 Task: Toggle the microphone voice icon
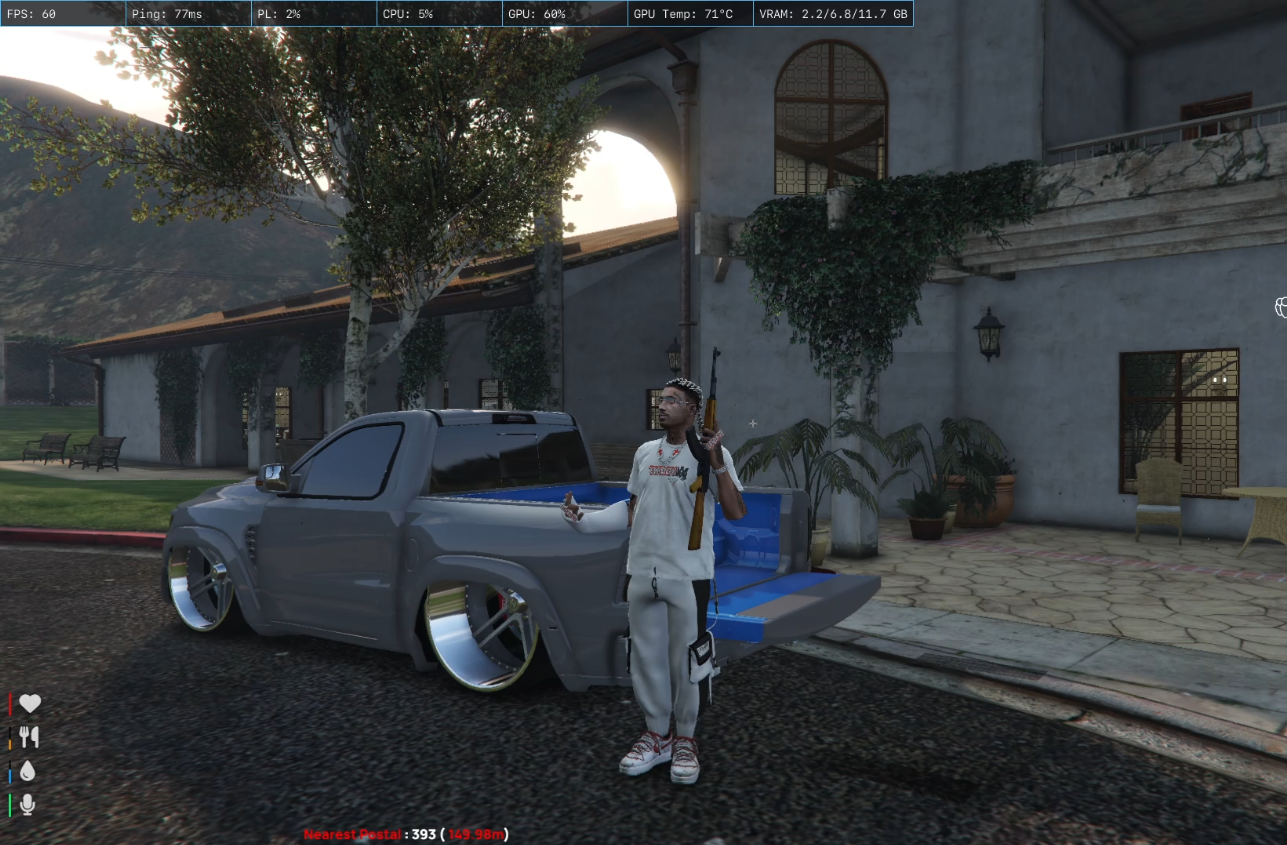tap(28, 804)
